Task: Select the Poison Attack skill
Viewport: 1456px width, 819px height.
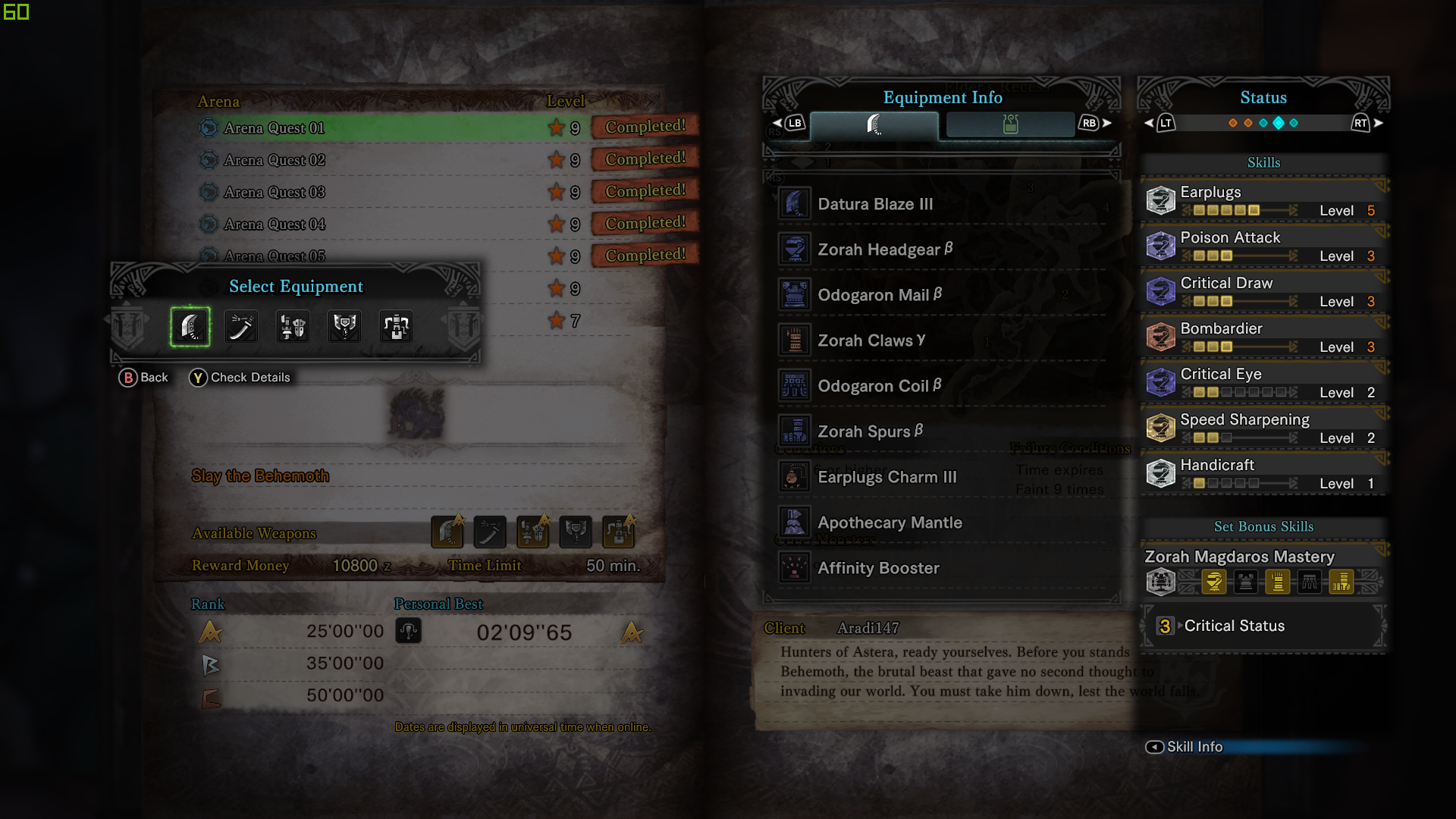Action: click(x=1263, y=246)
